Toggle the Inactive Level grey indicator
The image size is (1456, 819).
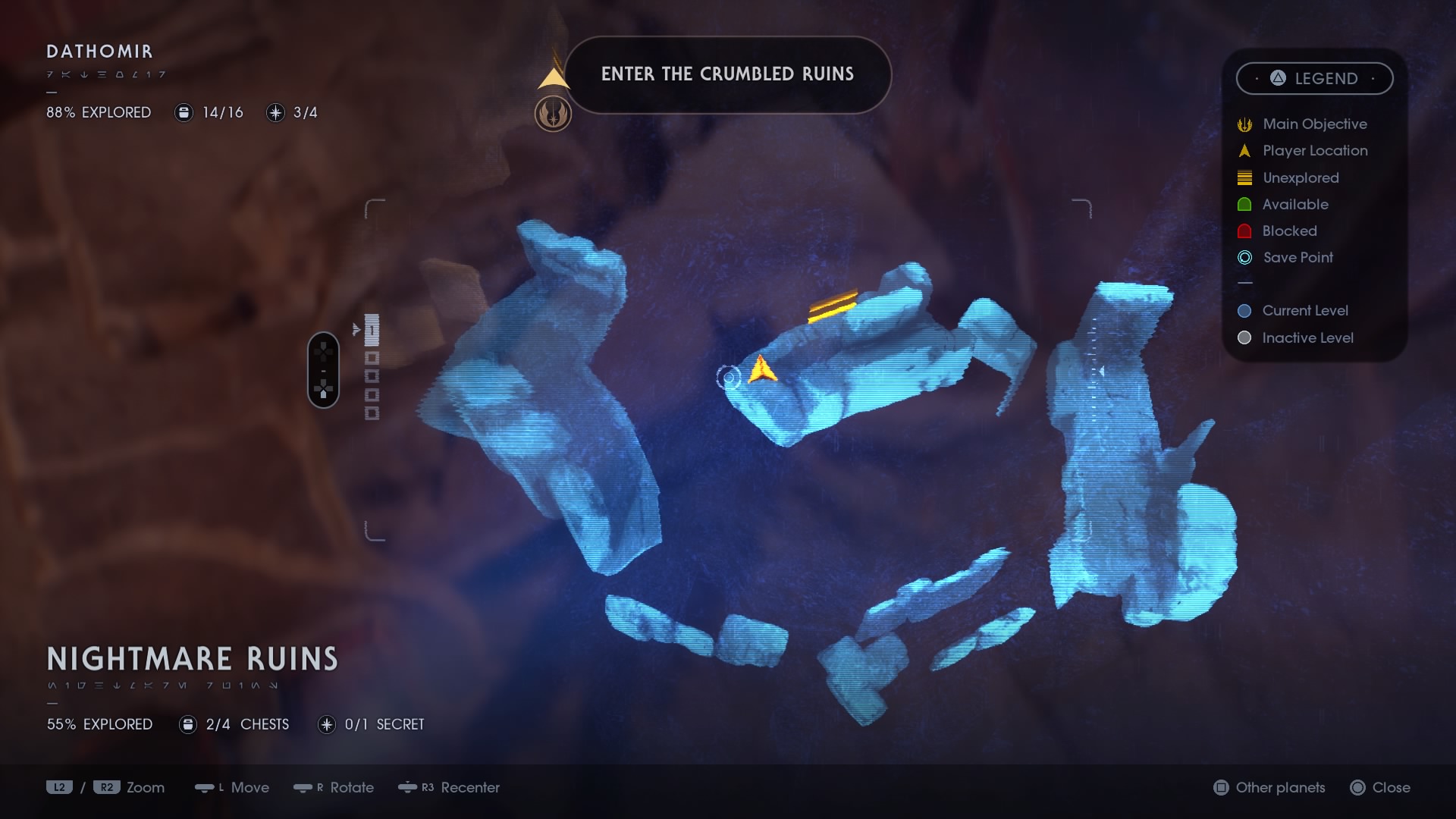pyautogui.click(x=1244, y=337)
